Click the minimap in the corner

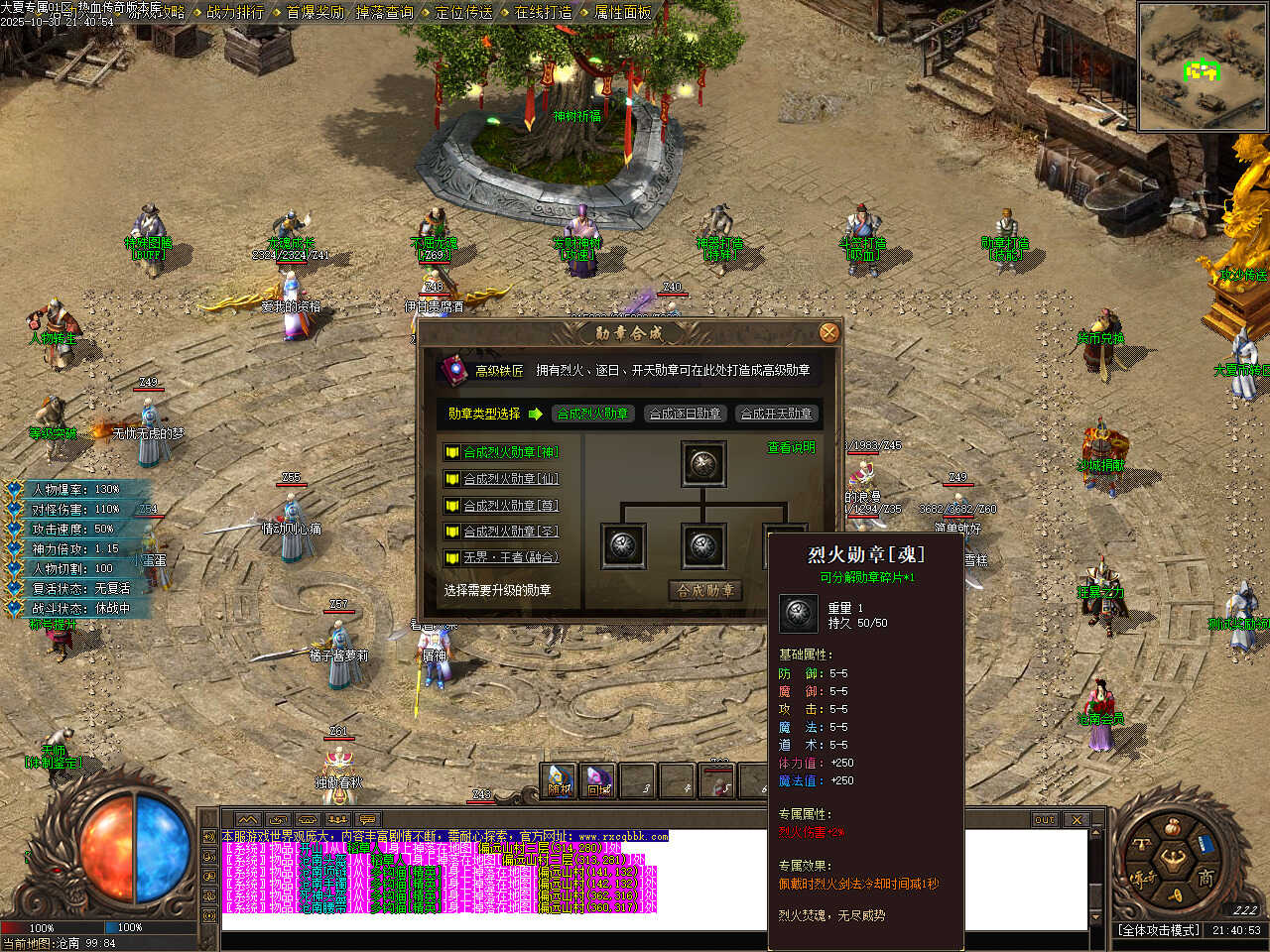(x=1202, y=66)
